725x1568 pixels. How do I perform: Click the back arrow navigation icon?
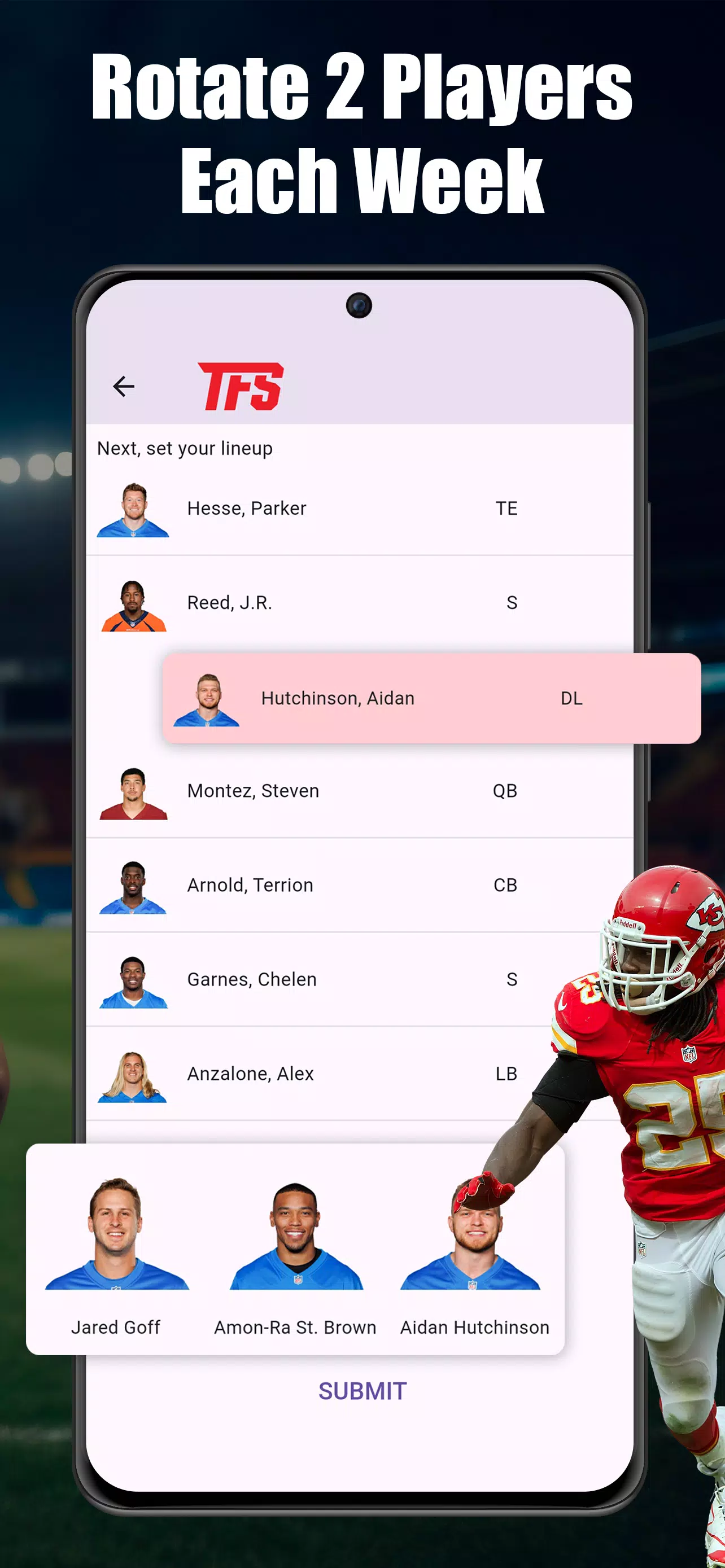coord(124,386)
